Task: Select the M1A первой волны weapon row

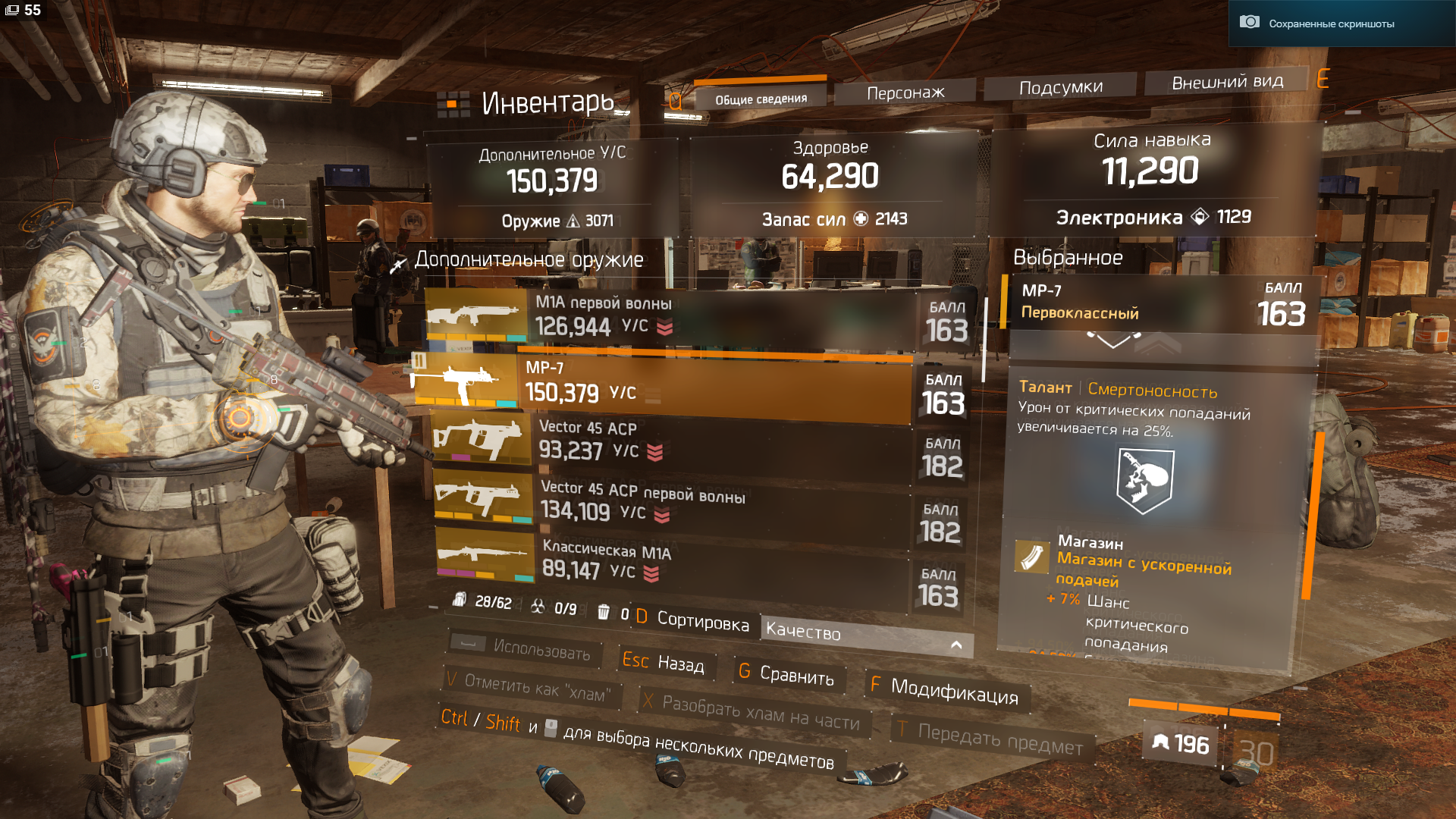Action: click(x=682, y=317)
